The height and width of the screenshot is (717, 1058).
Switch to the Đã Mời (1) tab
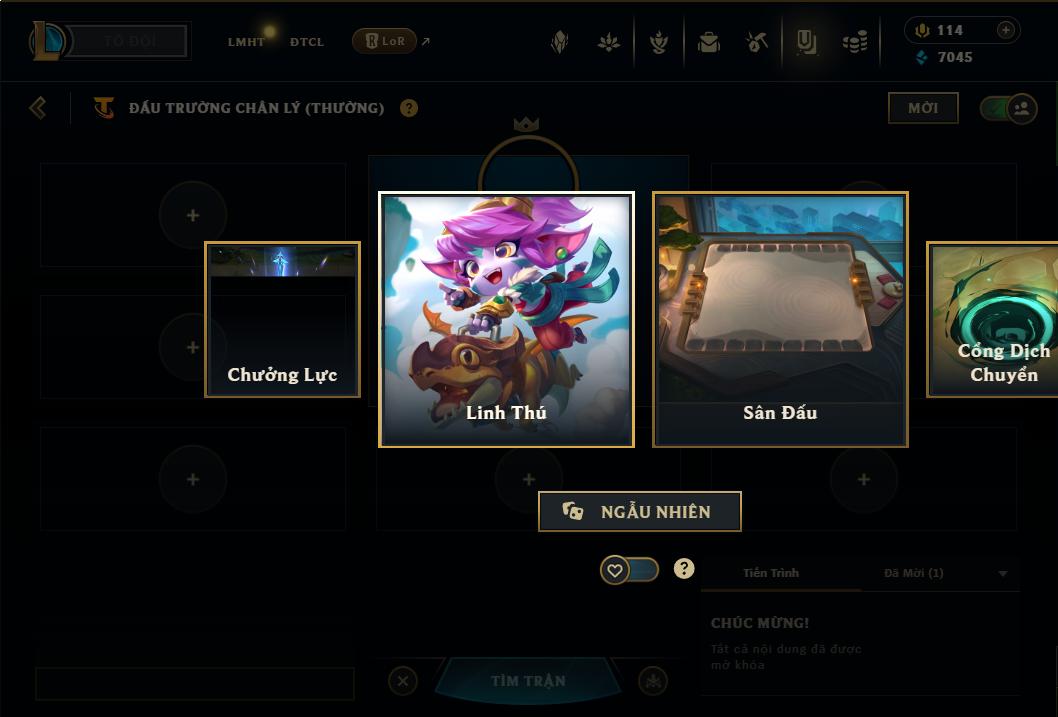[x=913, y=573]
